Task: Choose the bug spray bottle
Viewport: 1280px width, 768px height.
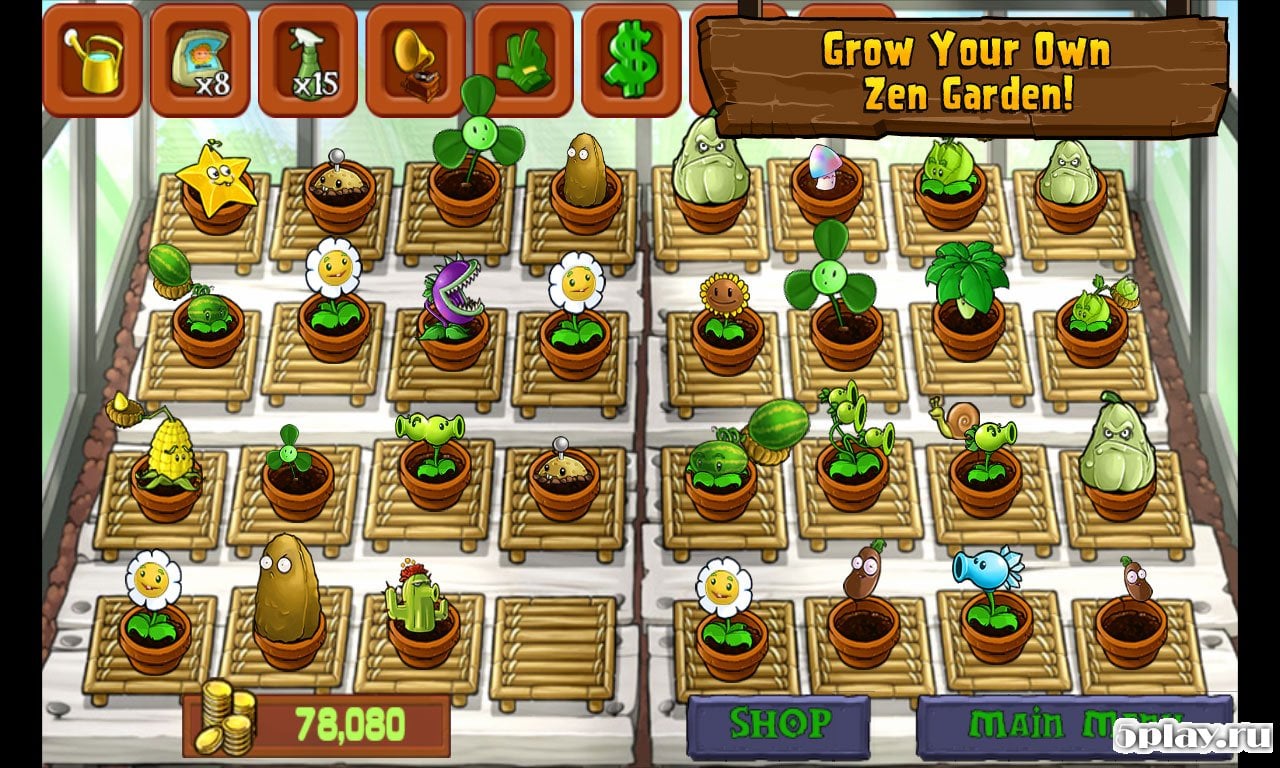Action: tap(307, 61)
